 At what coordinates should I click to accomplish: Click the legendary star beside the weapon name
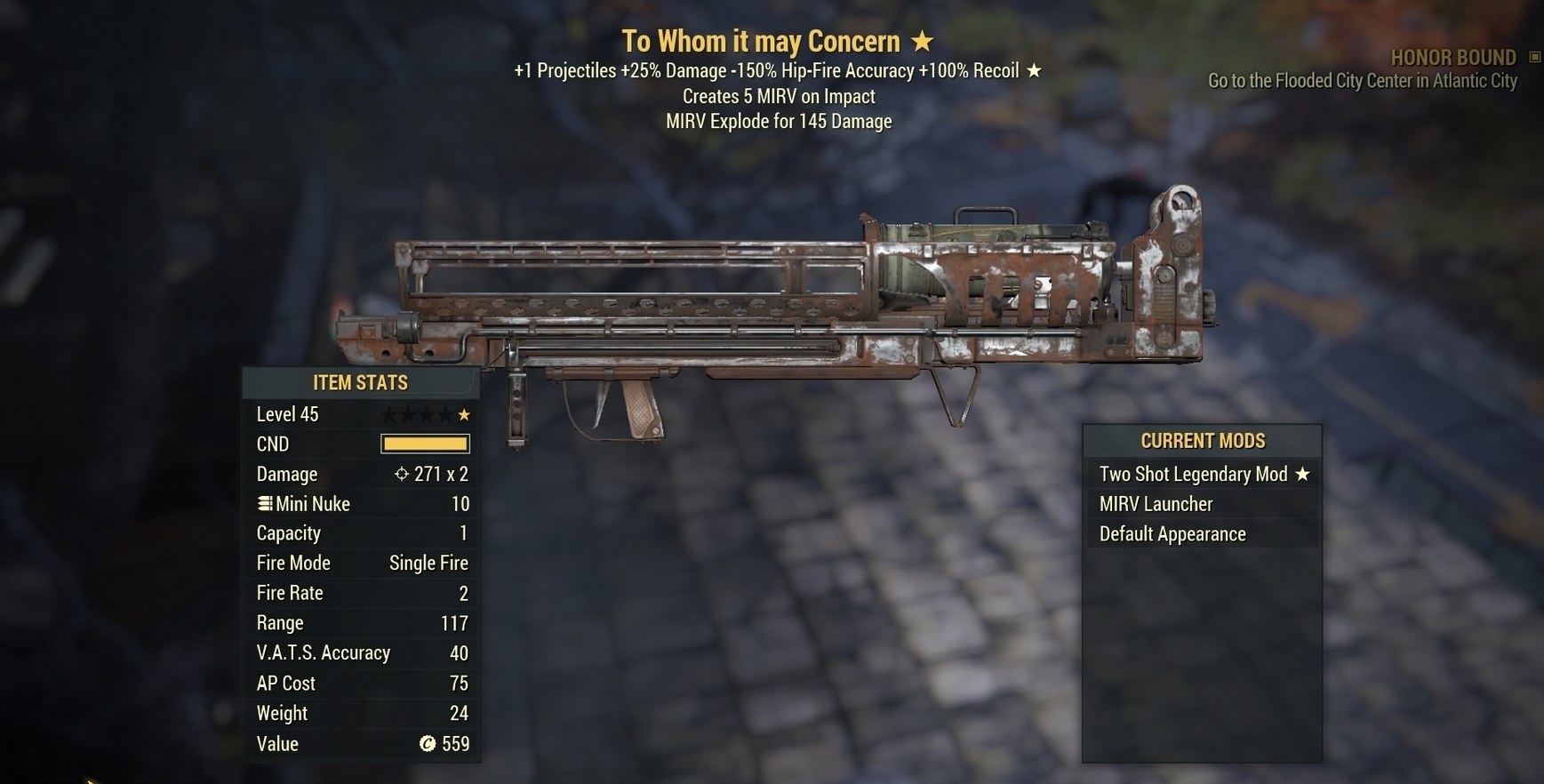click(924, 41)
